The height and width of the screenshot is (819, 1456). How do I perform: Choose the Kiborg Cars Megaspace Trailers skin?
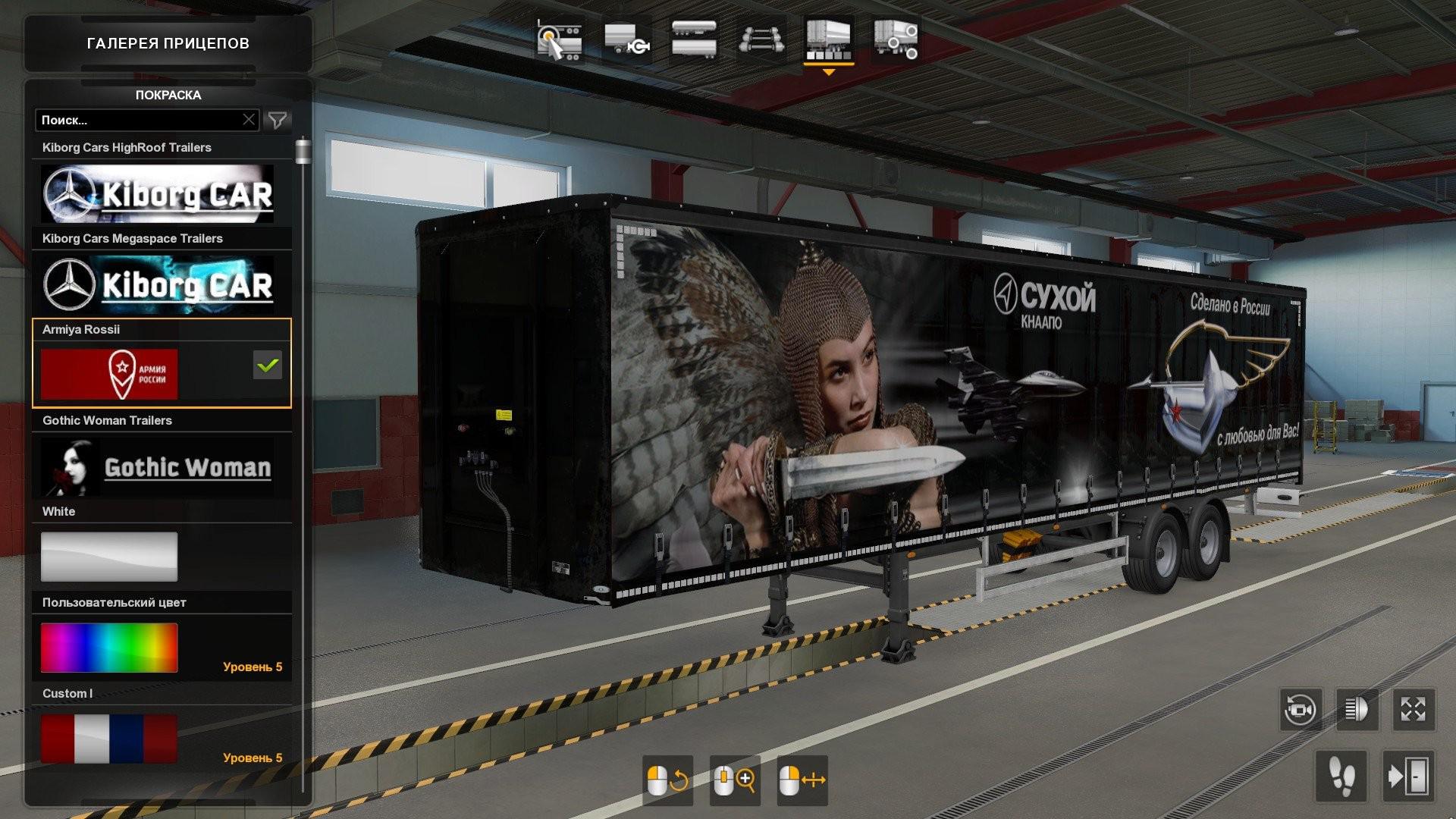click(x=158, y=284)
